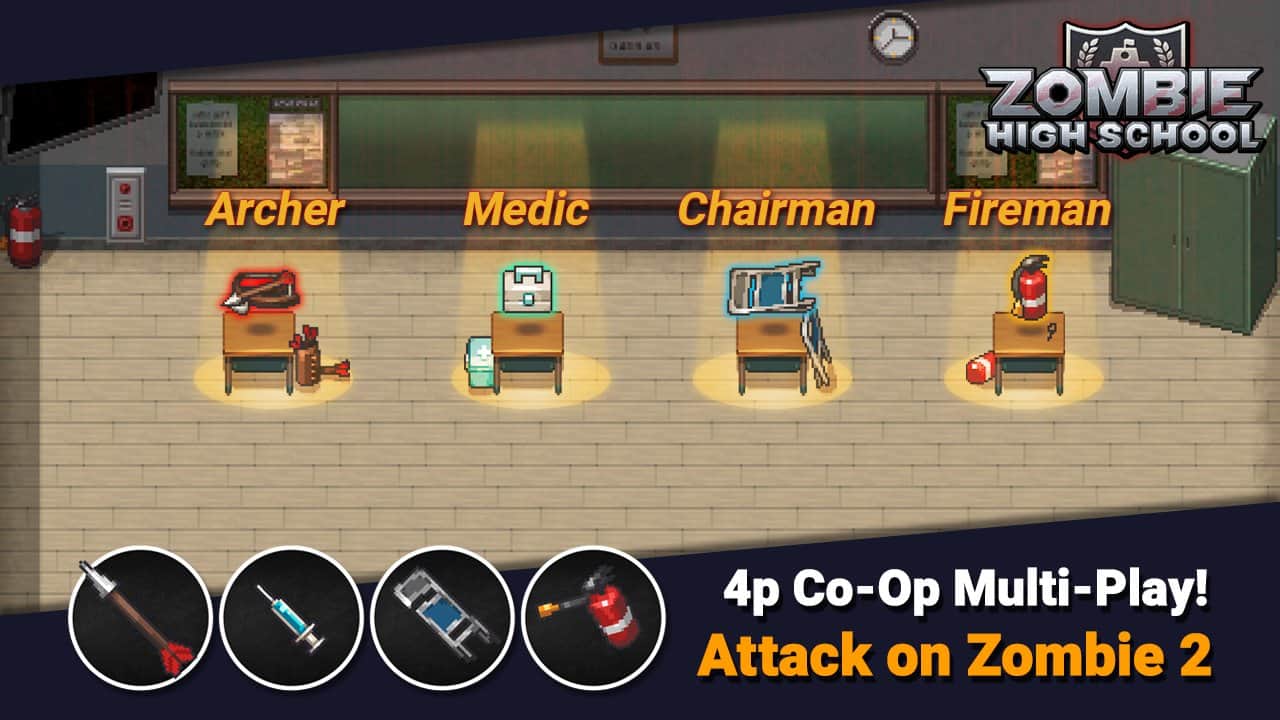Select the Fireman extinguisher on the desk

coord(1028,287)
